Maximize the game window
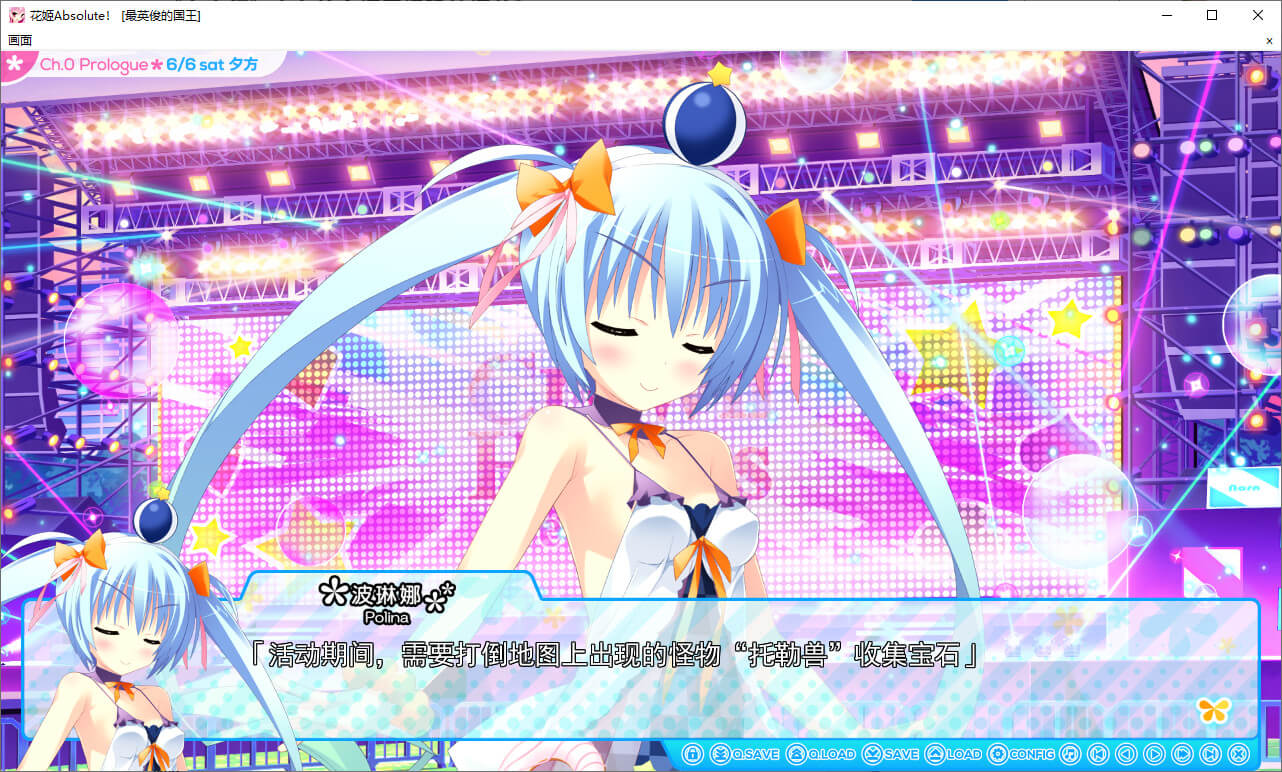Image resolution: width=1282 pixels, height=772 pixels. 1212,15
